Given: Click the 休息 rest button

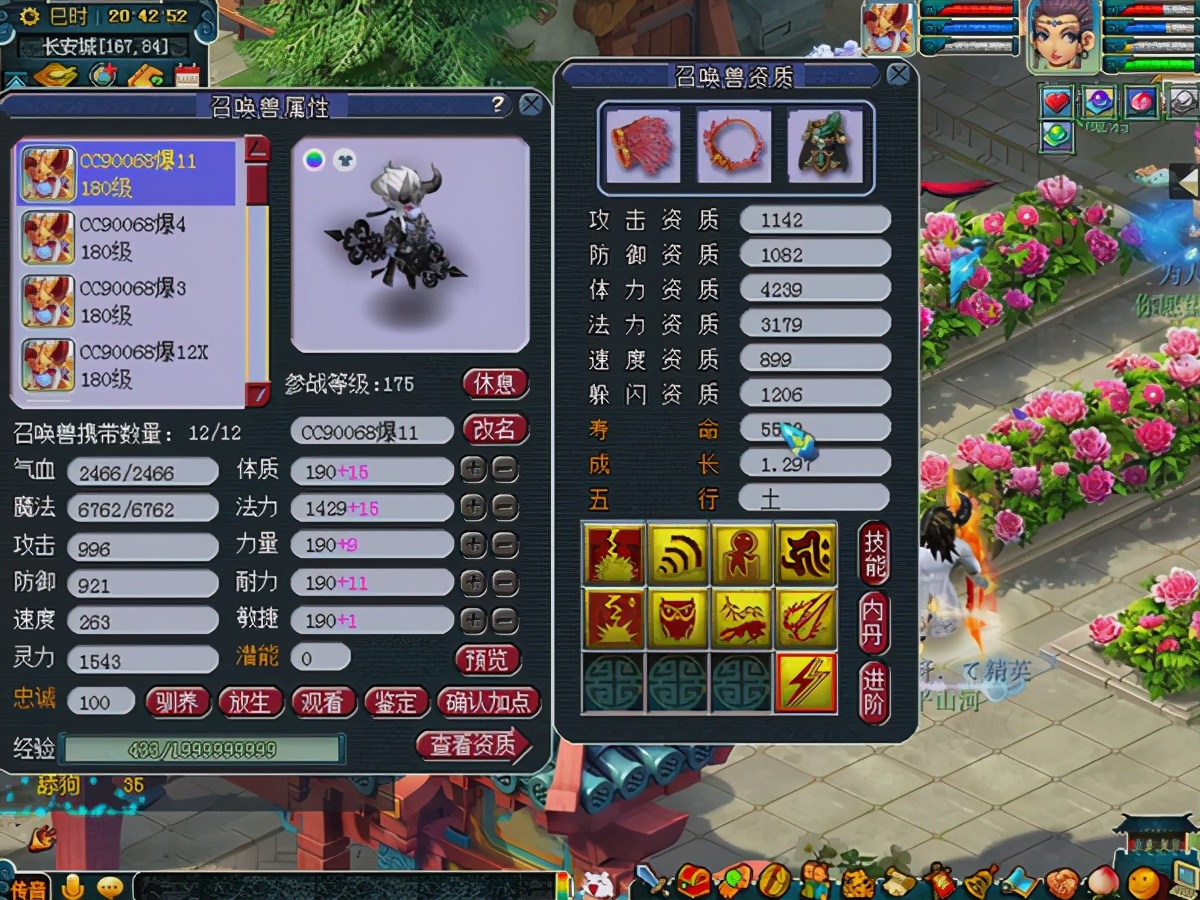Looking at the screenshot, I should click(x=495, y=384).
